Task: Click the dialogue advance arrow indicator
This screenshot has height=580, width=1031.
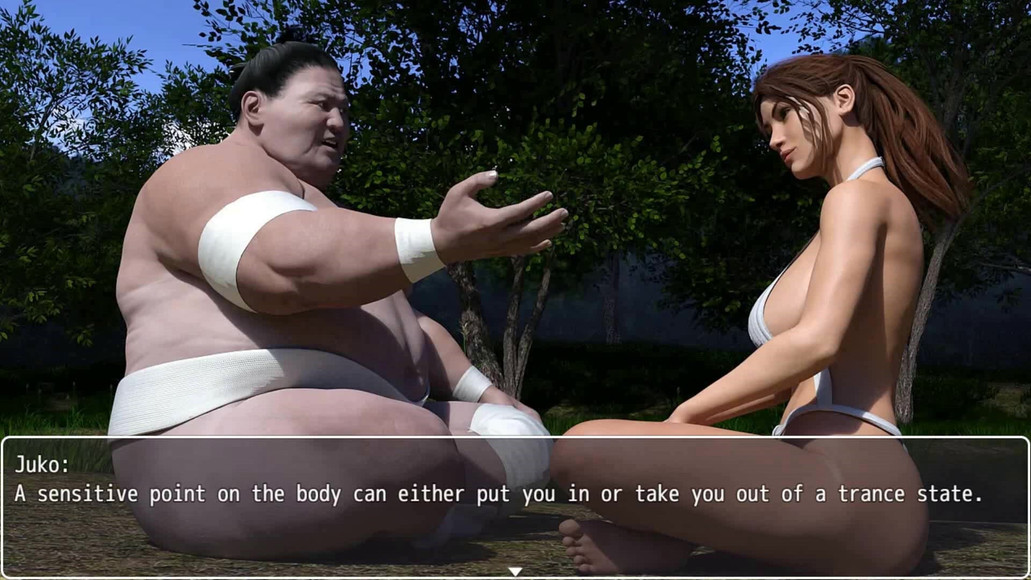Action: click(515, 572)
